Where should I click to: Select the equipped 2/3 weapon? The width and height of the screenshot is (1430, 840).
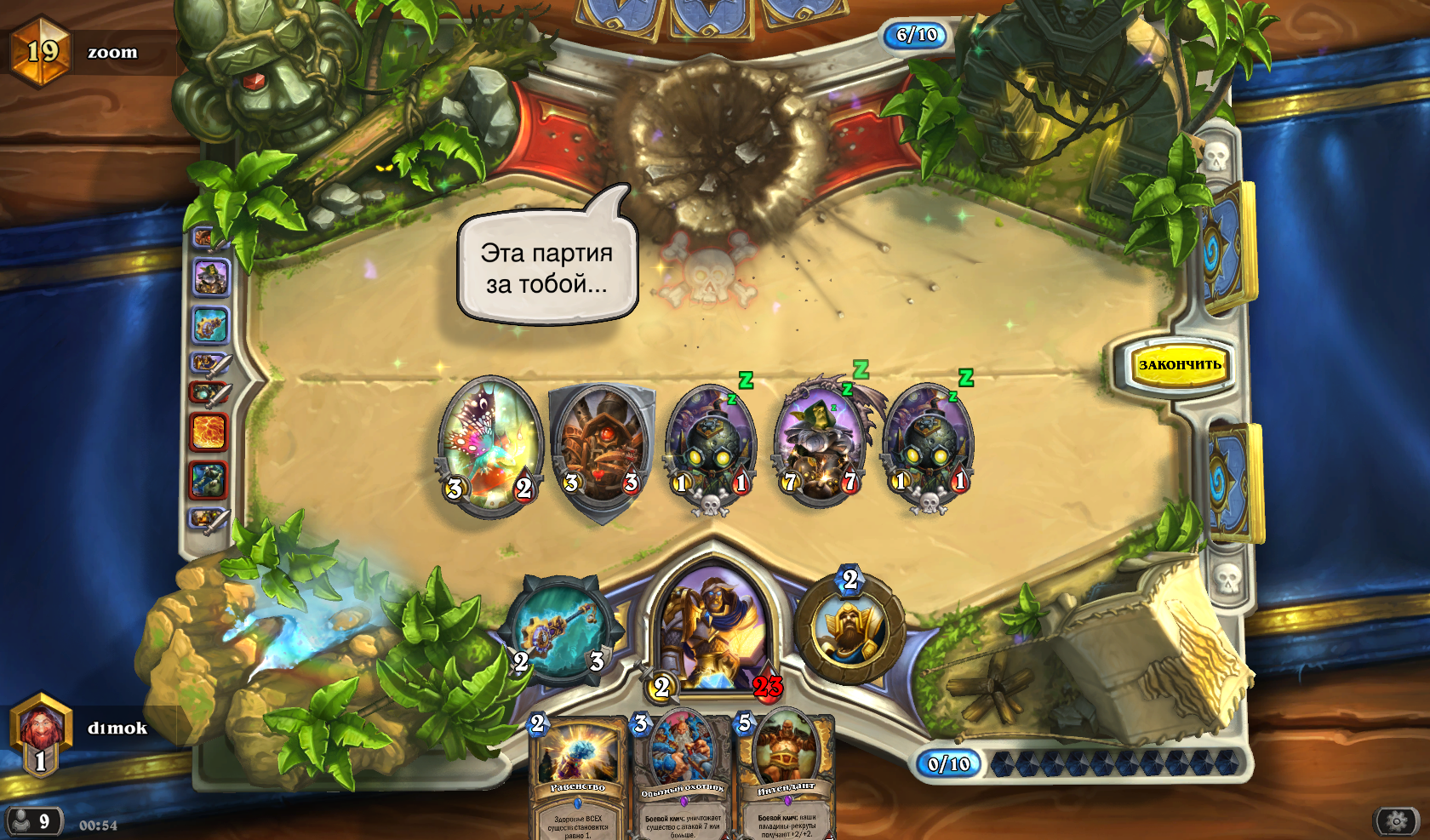(x=560, y=631)
